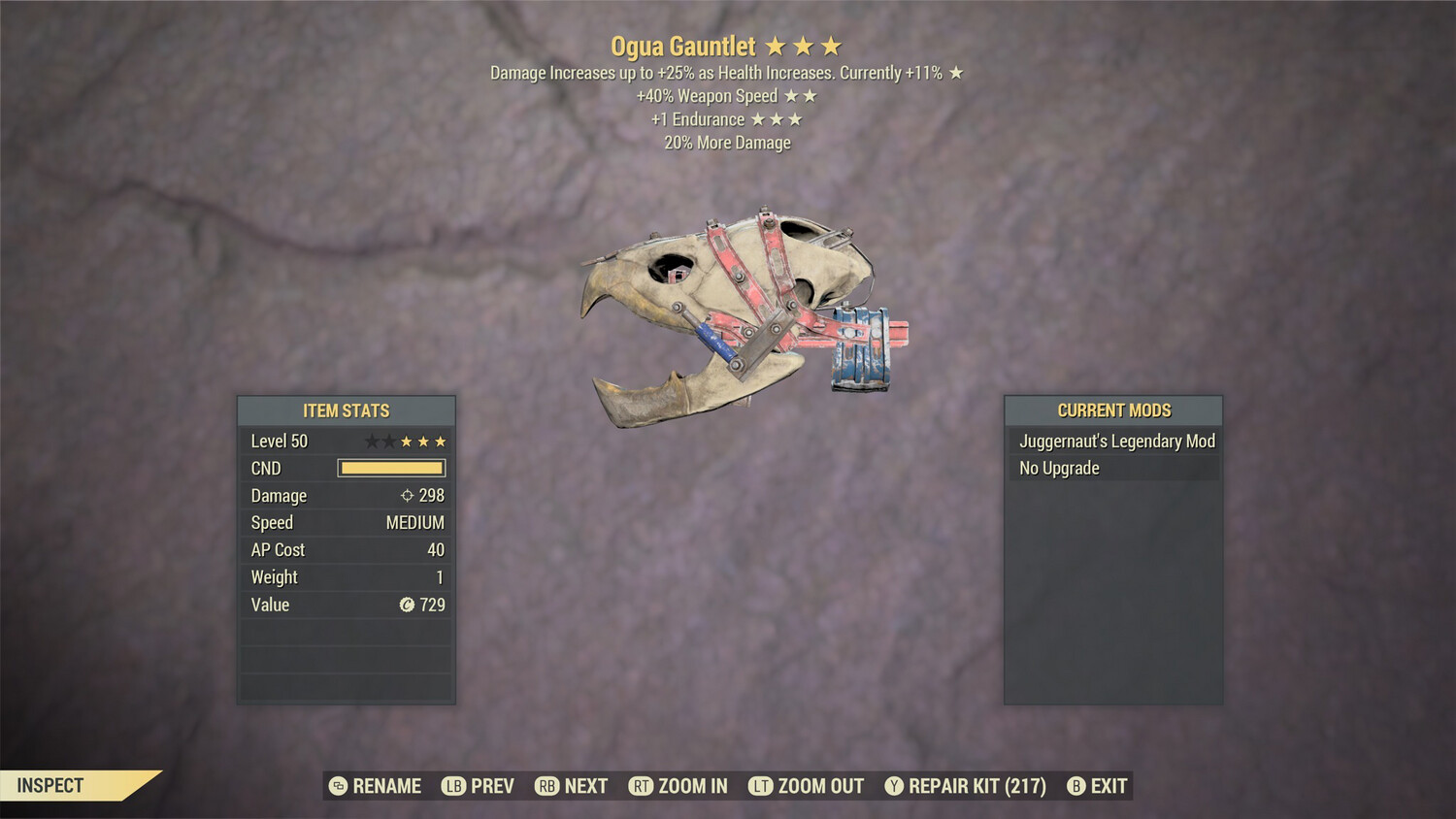Click the crosshair icon beside Damage 298

click(x=405, y=496)
